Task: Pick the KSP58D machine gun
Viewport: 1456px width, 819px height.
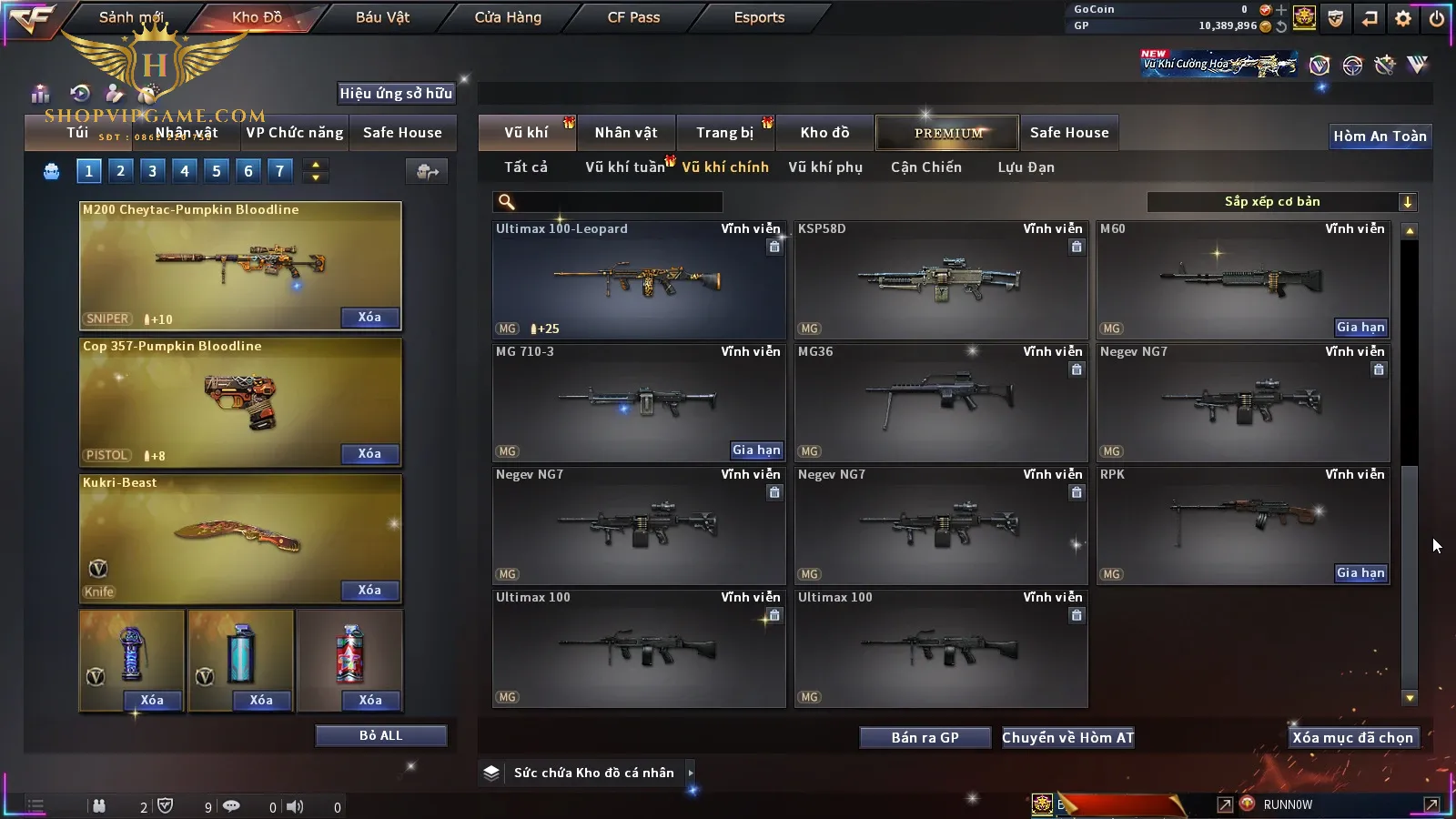Action: coord(940,280)
